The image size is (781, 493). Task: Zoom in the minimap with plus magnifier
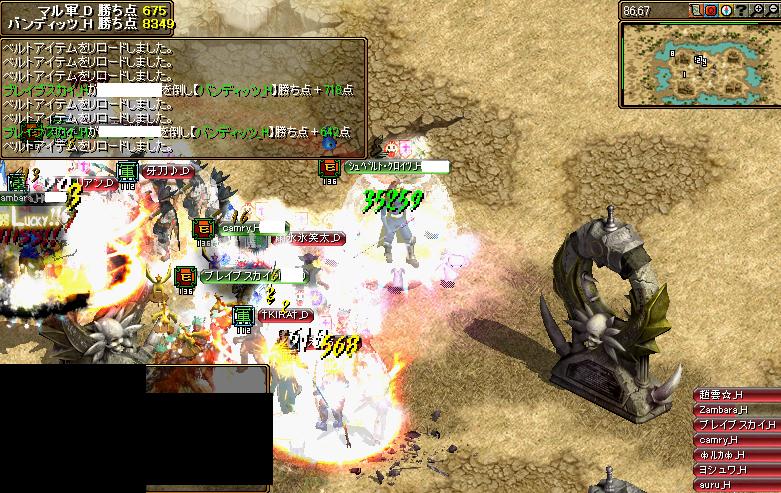pyautogui.click(x=756, y=11)
